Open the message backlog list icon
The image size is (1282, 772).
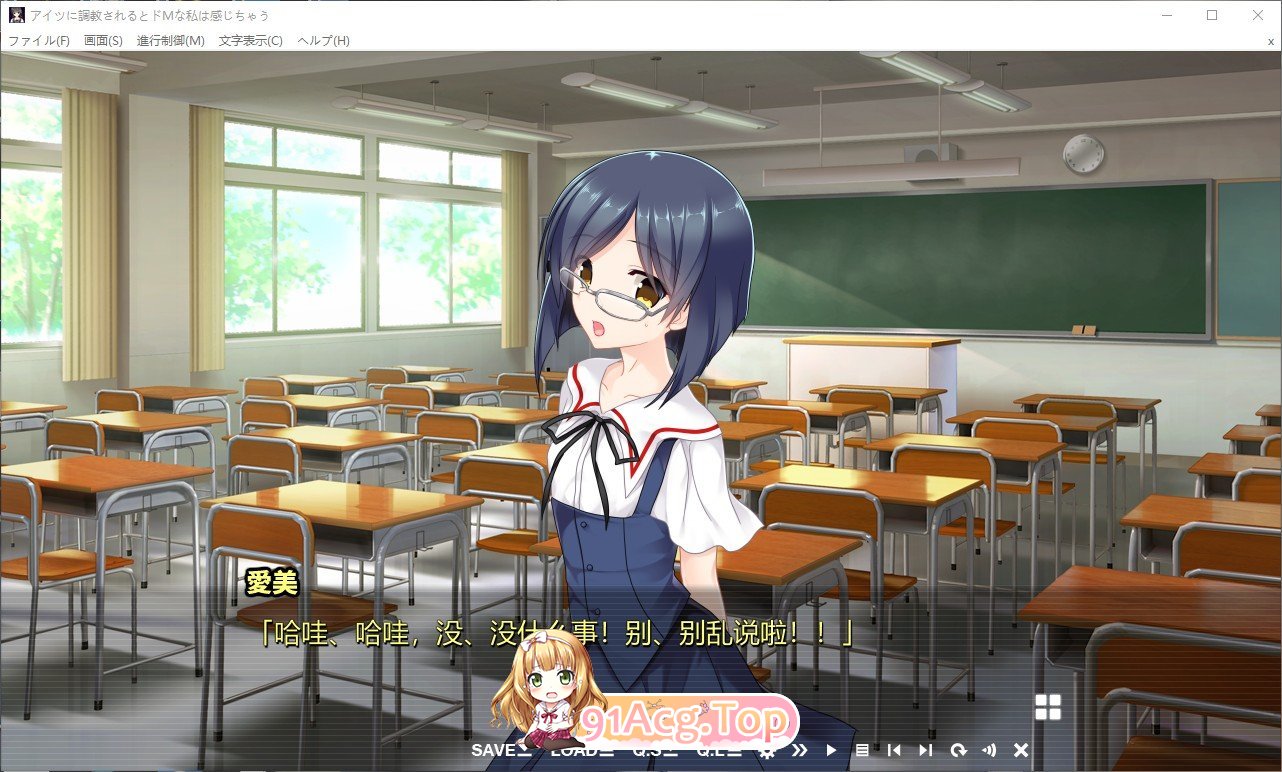(x=864, y=749)
